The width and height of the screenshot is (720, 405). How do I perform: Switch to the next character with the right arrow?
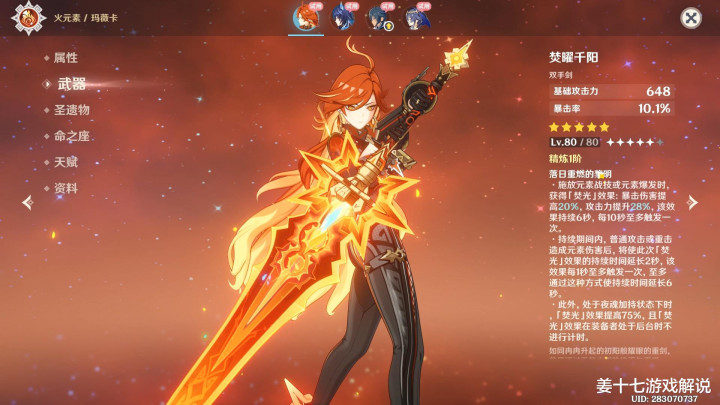[693, 202]
